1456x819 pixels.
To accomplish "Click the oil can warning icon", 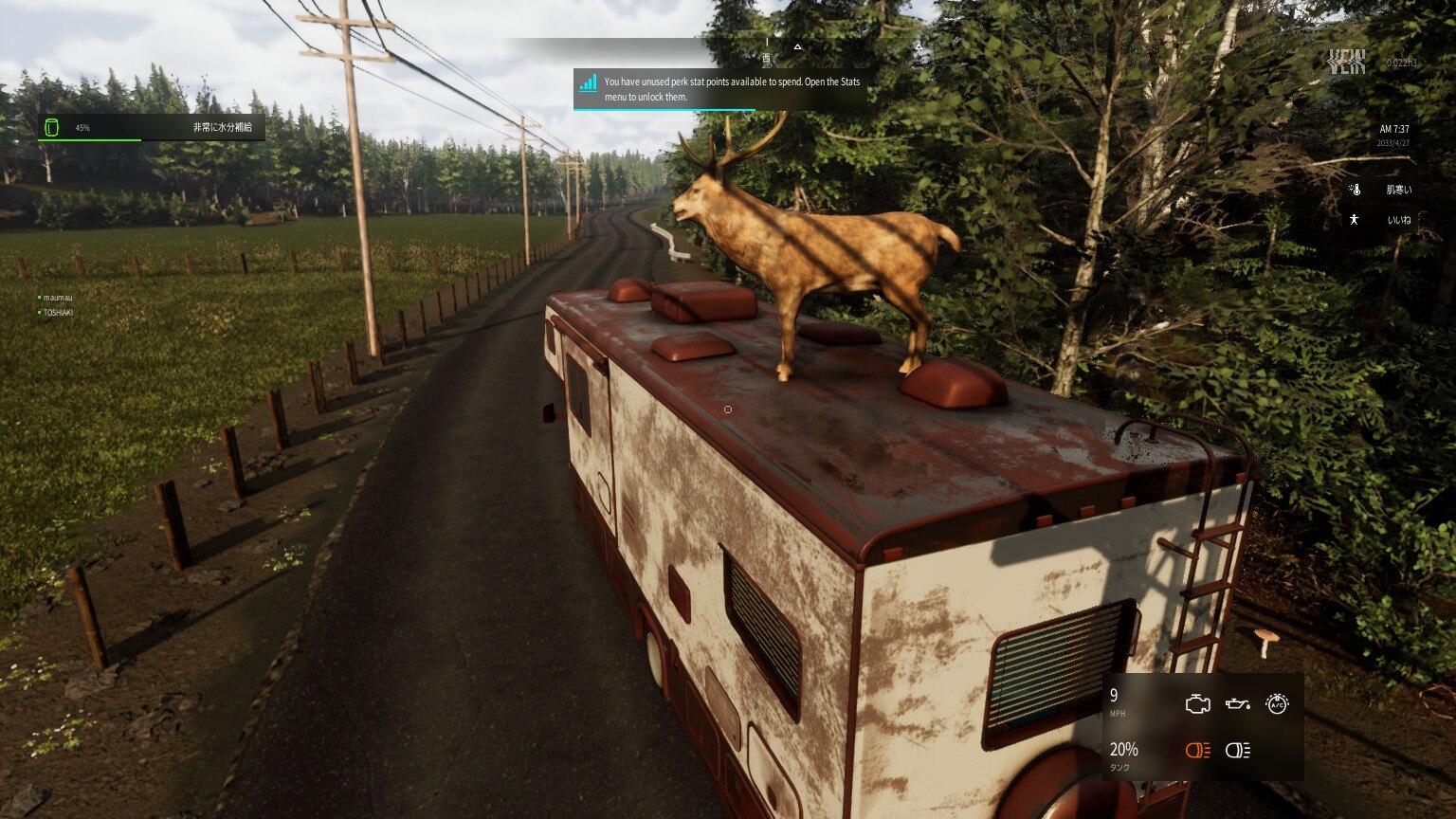I will (x=1237, y=704).
